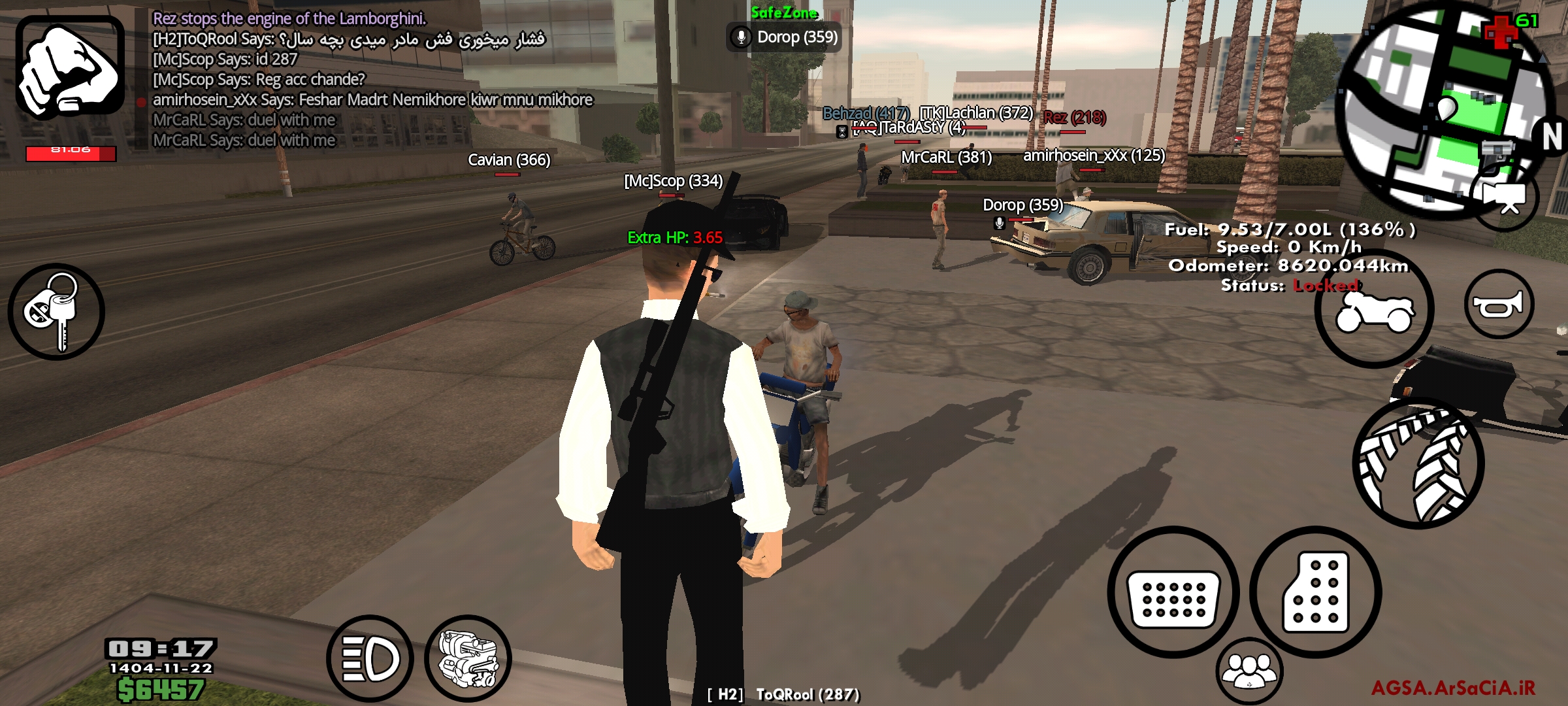1568x706 pixels.
Task: Turn on the headlights button
Action: point(370,658)
